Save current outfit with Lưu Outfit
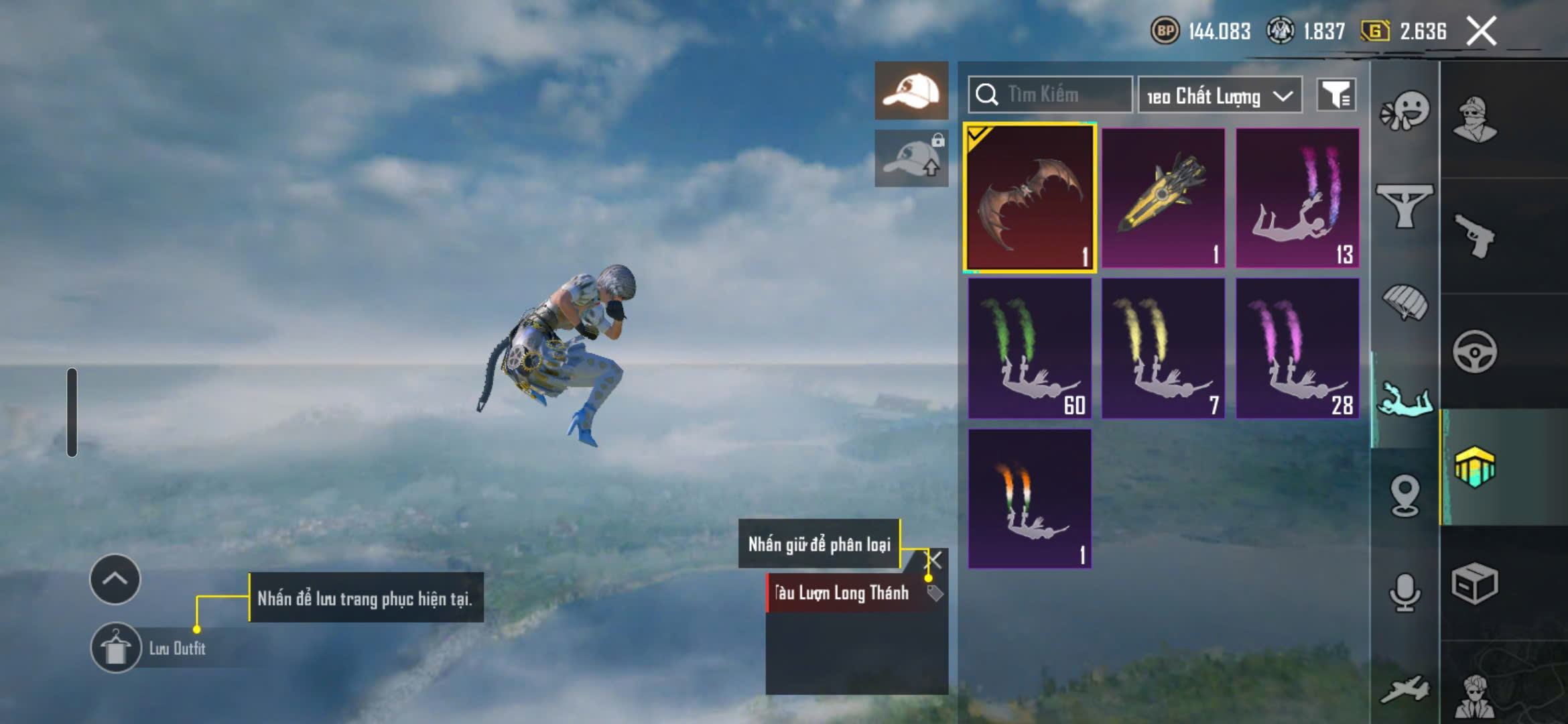The height and width of the screenshot is (724, 1568). pos(117,648)
